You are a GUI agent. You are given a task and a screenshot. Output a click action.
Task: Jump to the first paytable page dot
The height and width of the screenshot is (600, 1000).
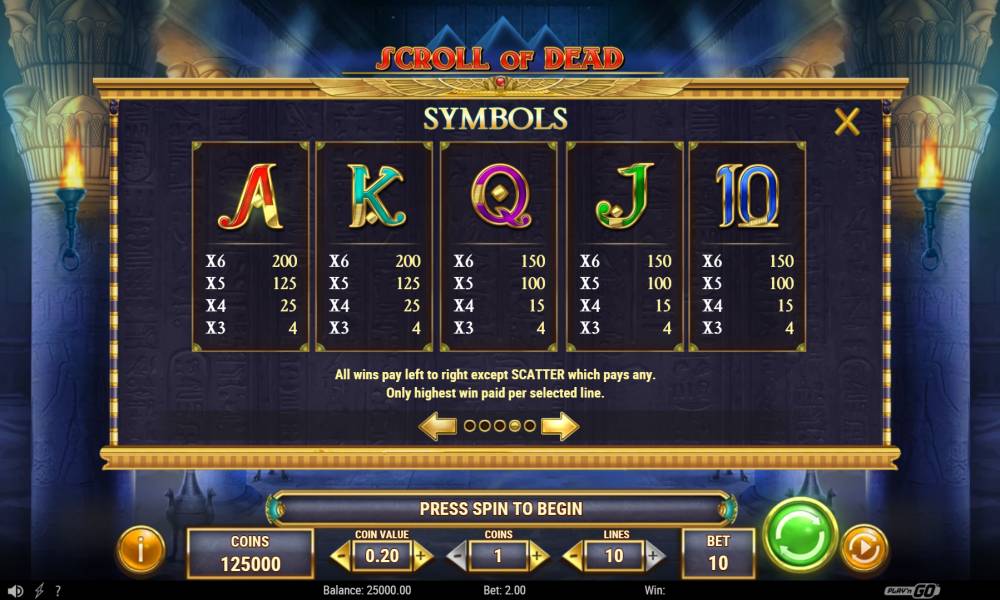pyautogui.click(x=469, y=426)
